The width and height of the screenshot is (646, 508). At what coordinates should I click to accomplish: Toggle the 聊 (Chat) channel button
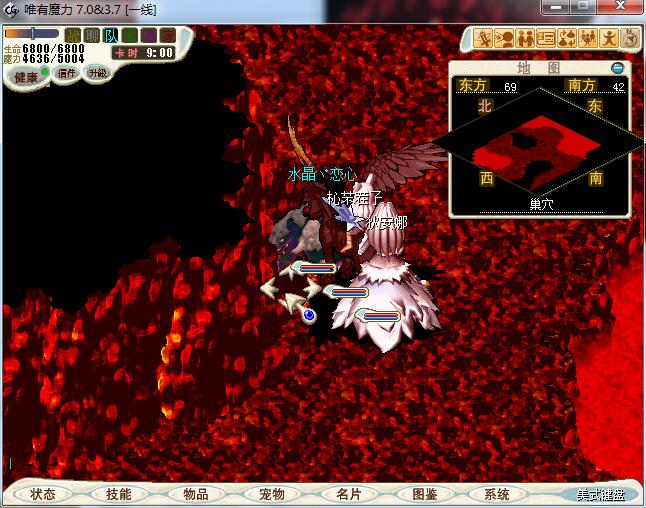tap(92, 36)
